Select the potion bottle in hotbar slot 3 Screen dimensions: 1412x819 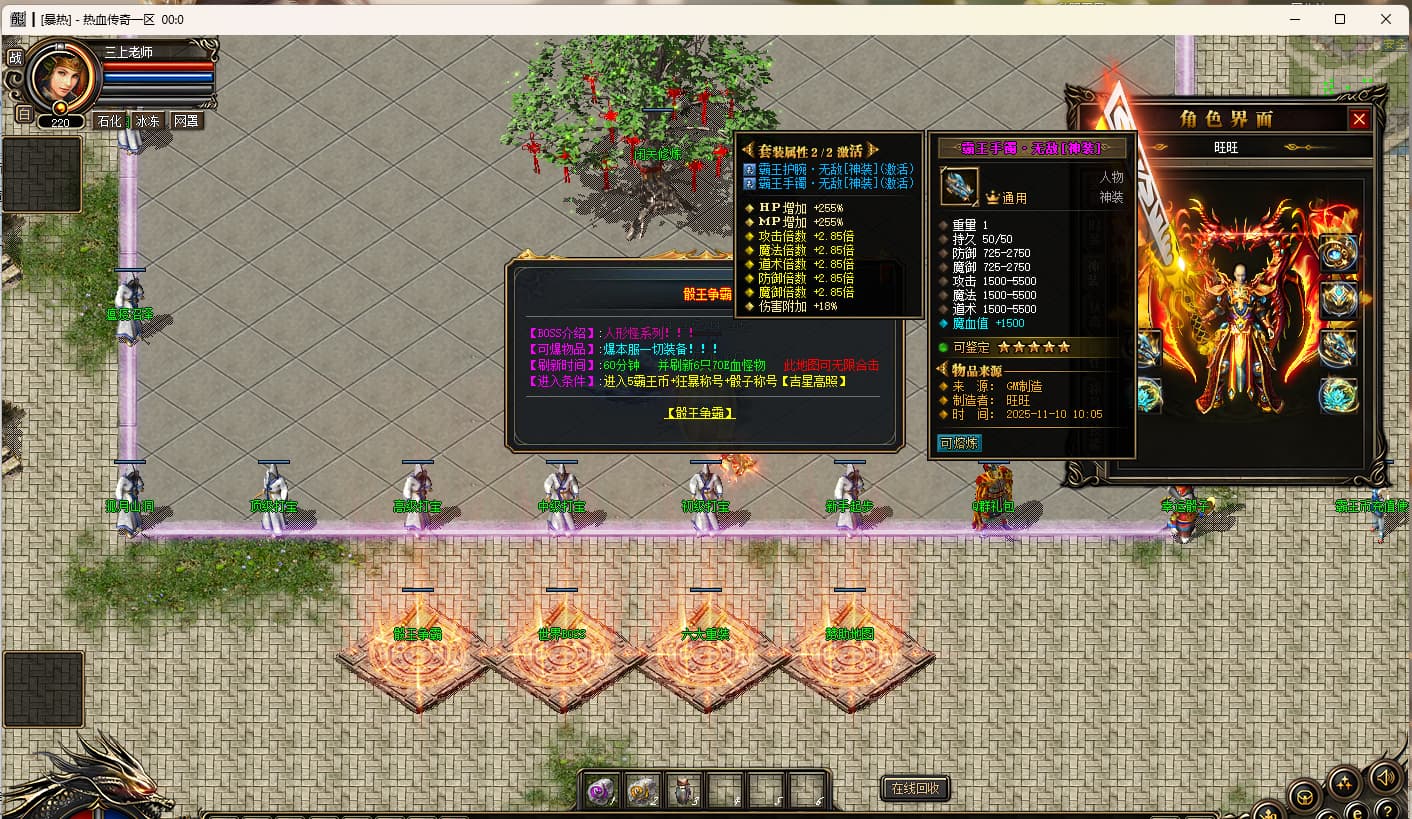click(682, 791)
